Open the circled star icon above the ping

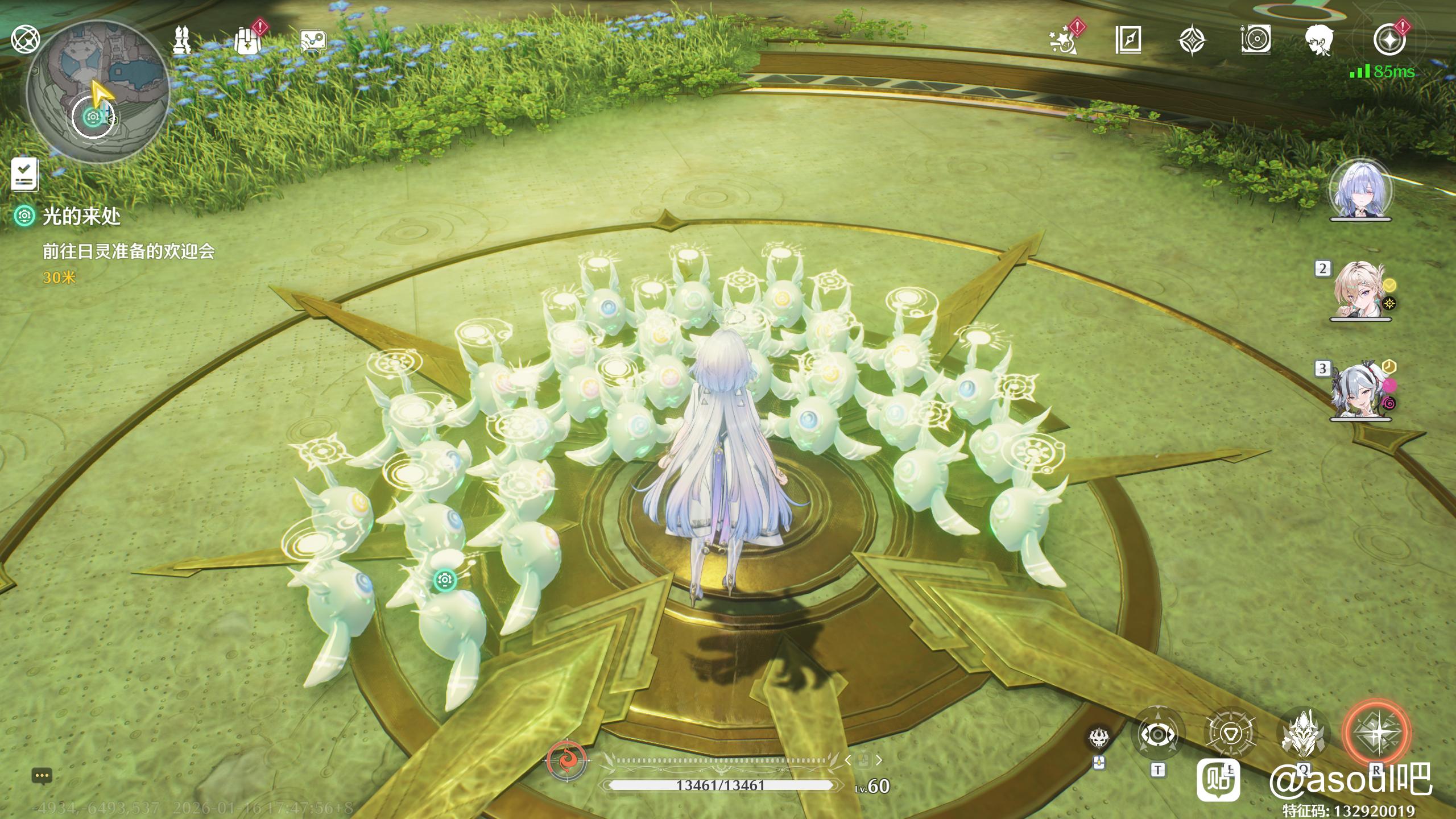(x=1389, y=40)
